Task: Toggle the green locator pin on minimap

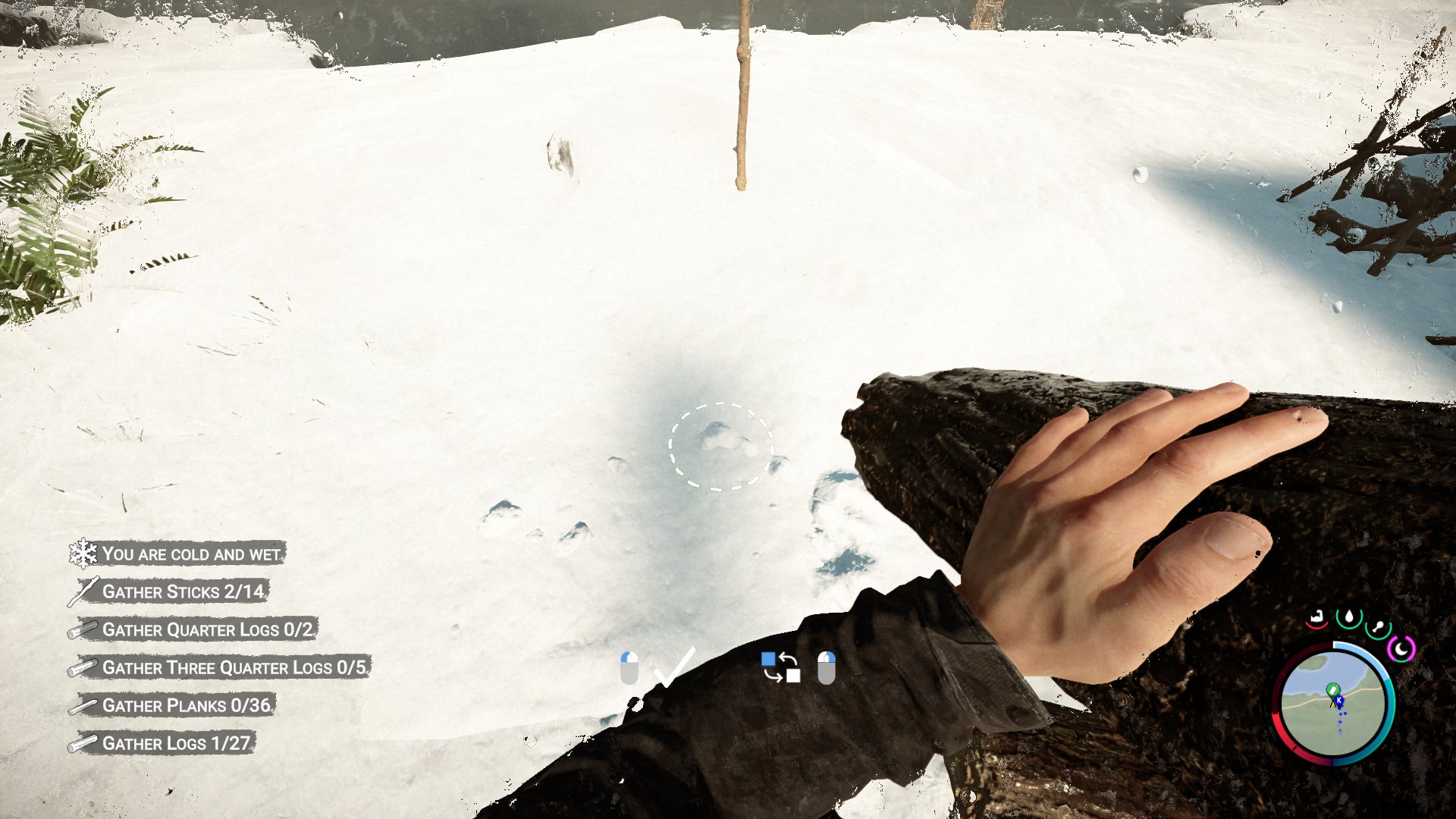Action: (x=1333, y=689)
